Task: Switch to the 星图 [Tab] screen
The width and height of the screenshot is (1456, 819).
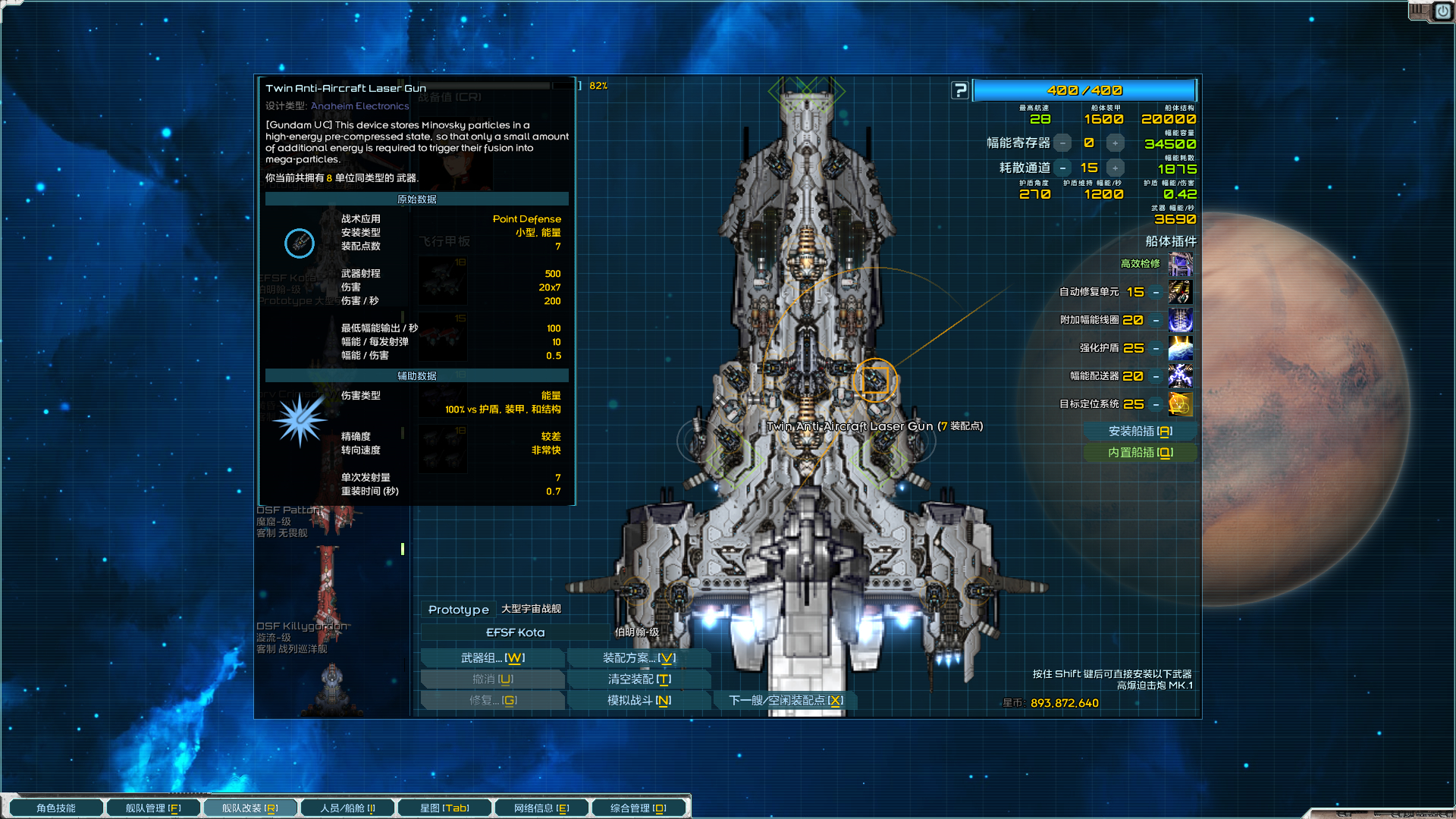Action: pos(444,807)
